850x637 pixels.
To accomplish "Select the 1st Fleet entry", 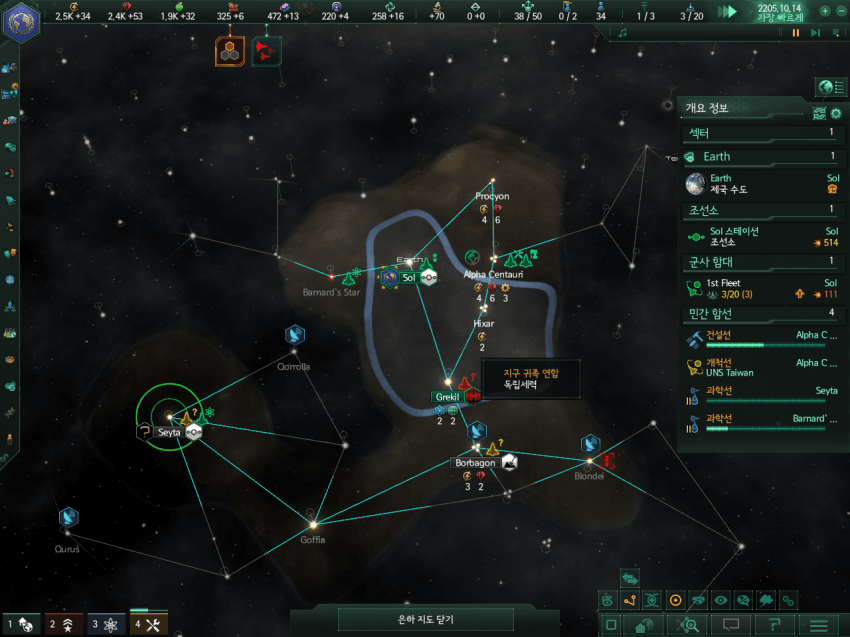I will (x=762, y=289).
